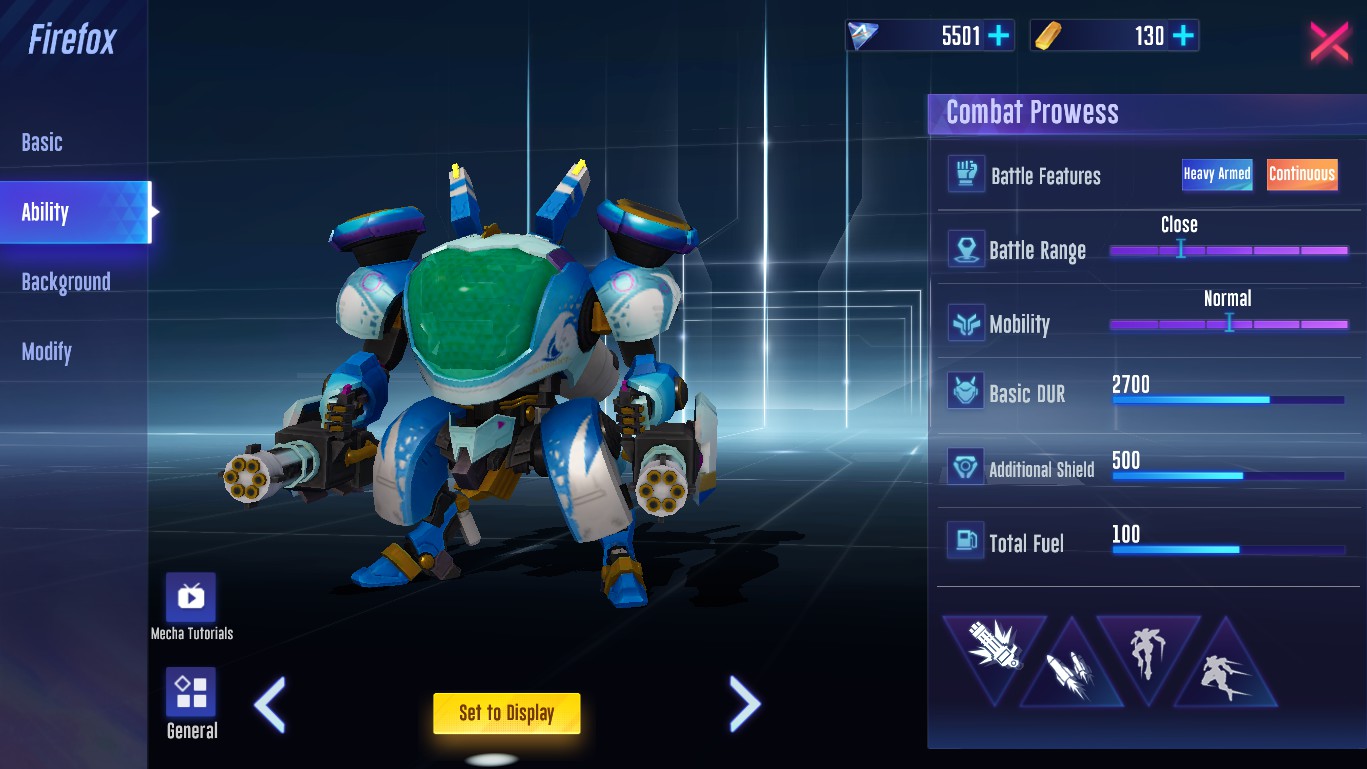View the jumping mecha skill

[x=1146, y=650]
